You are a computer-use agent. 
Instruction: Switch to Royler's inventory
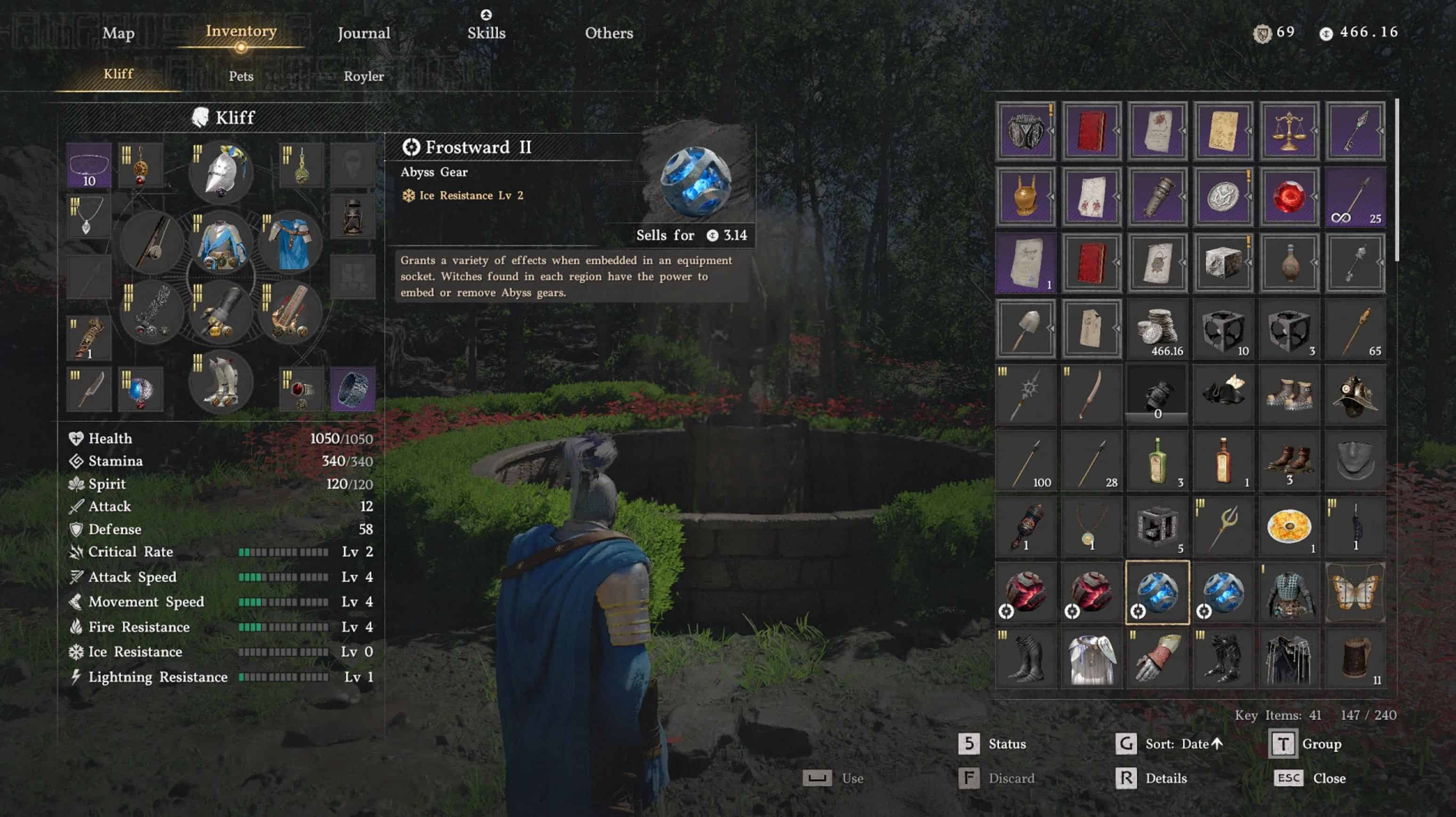point(364,76)
